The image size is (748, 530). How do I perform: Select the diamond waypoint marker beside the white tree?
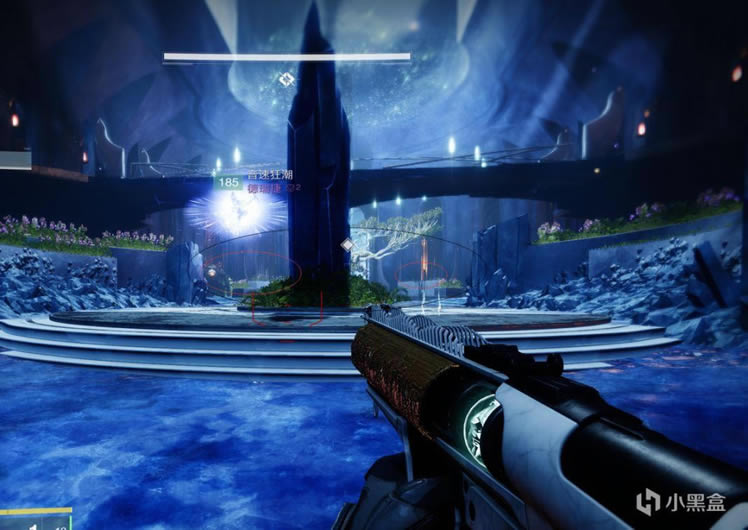point(347,244)
